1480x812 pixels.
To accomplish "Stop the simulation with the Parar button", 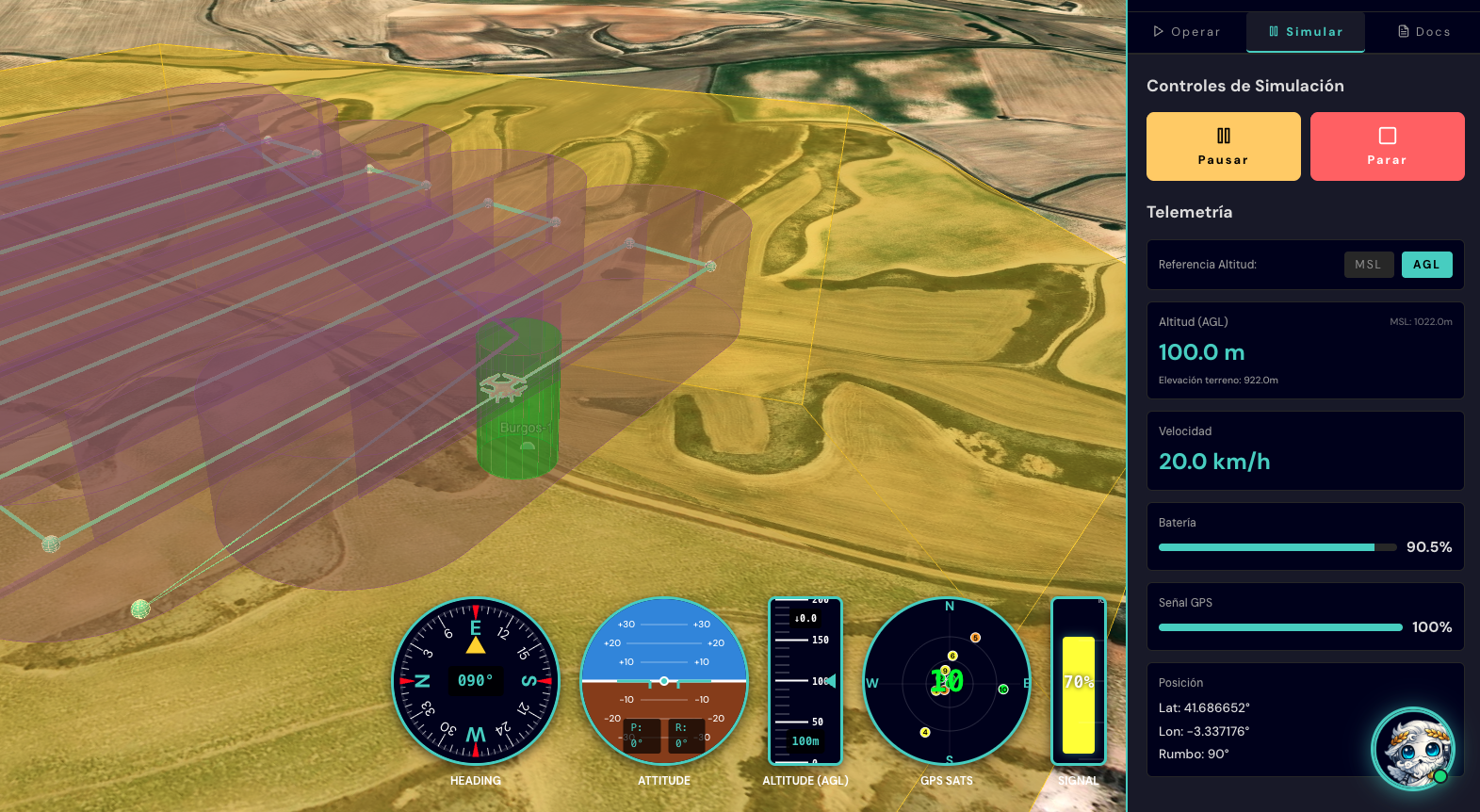I will coord(1387,146).
